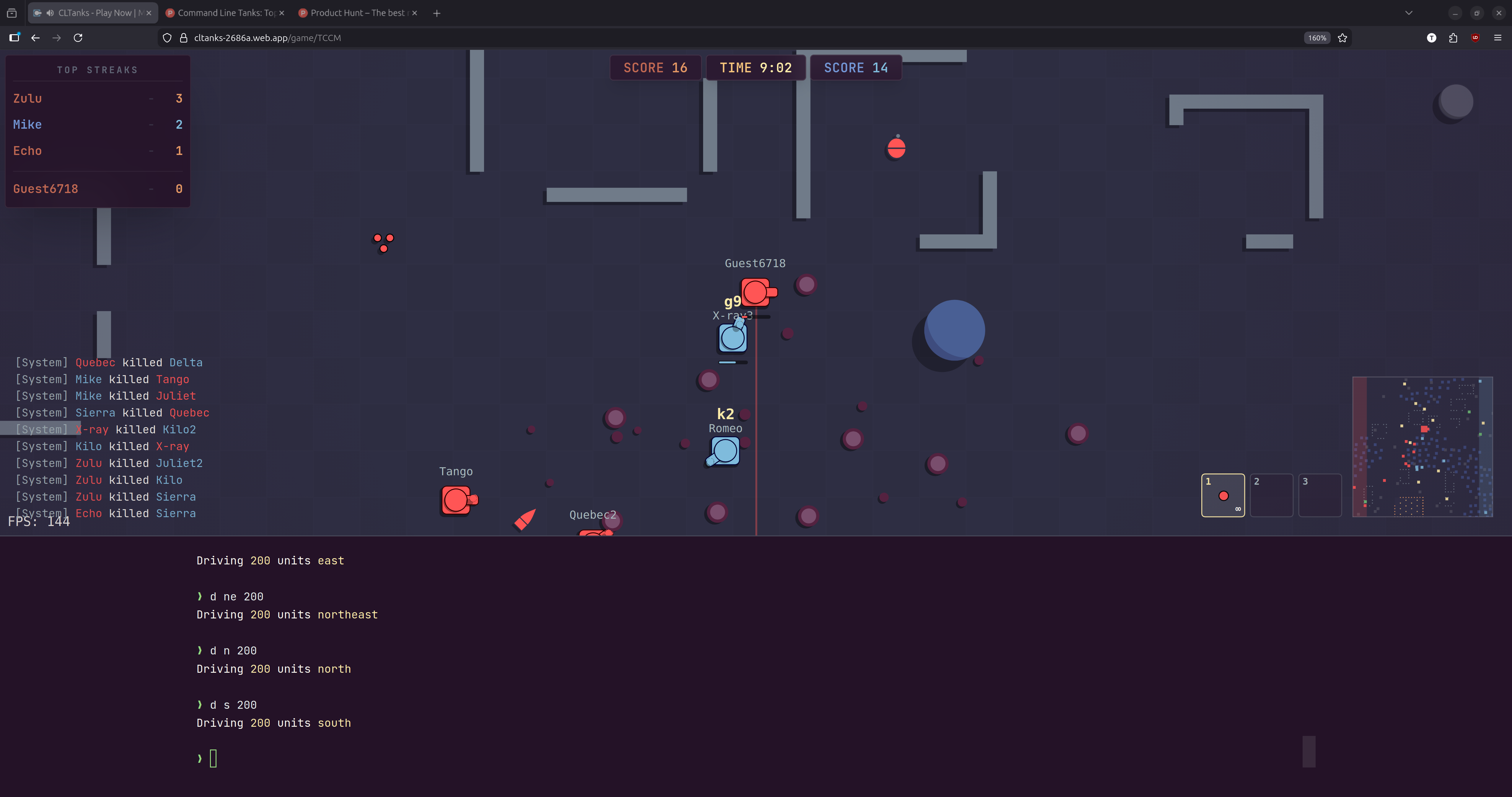
Task: Reload the CLTanks game page
Action: [78, 37]
